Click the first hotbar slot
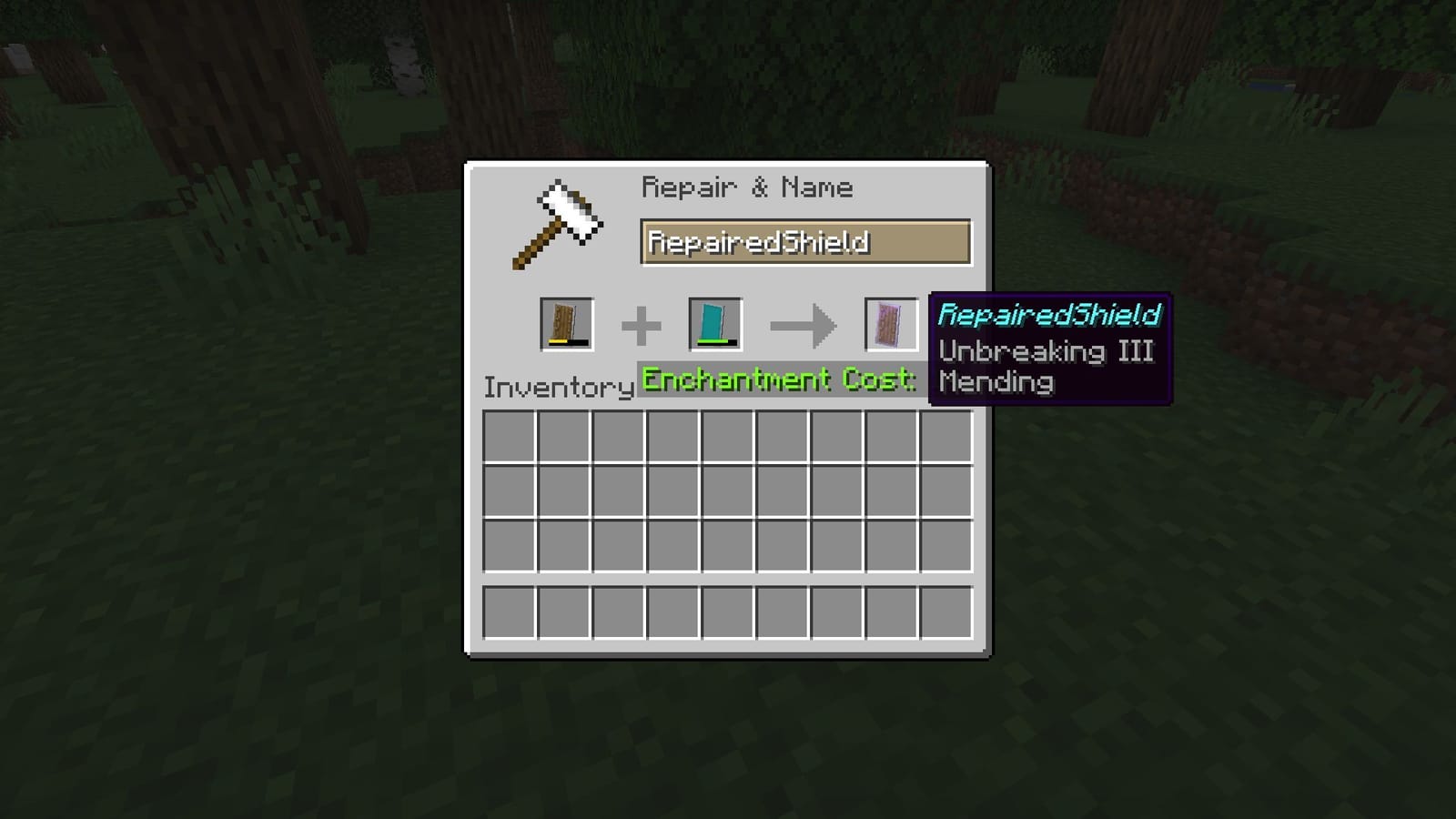The height and width of the screenshot is (819, 1456). (x=511, y=613)
